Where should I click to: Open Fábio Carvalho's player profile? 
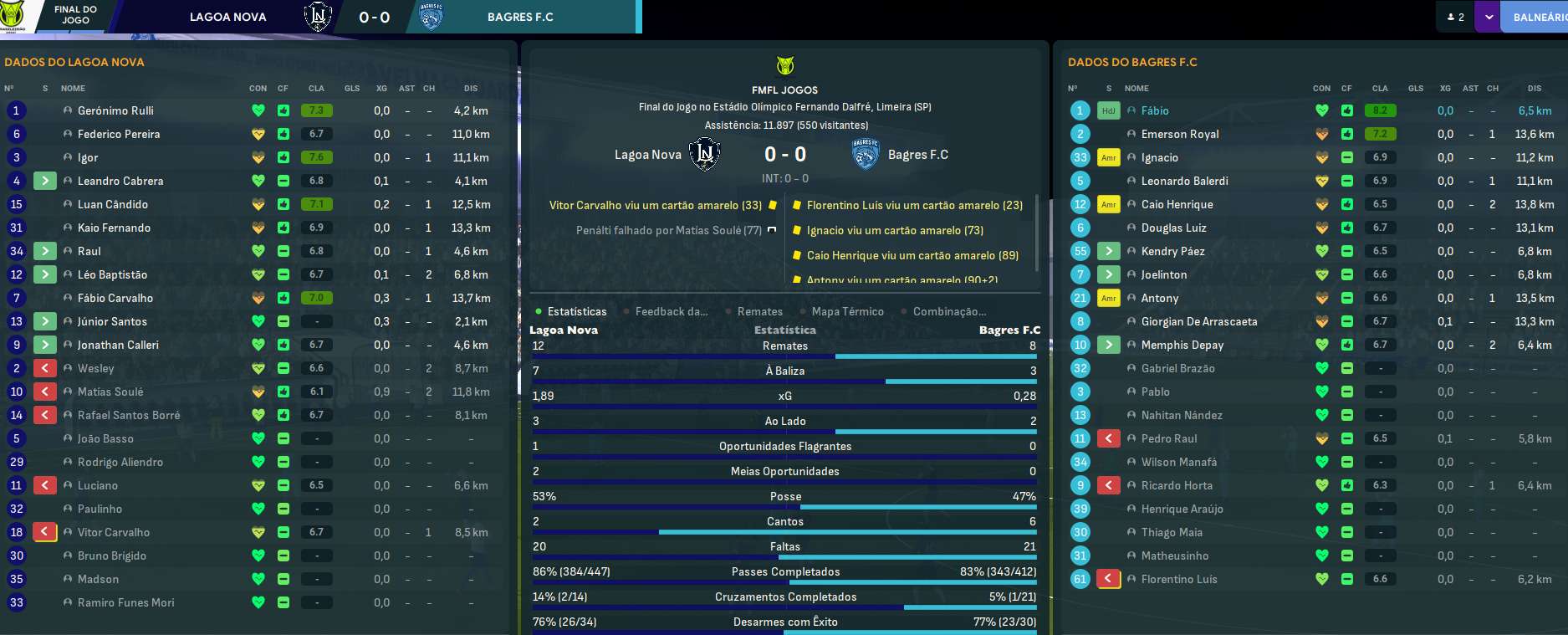[x=115, y=298]
